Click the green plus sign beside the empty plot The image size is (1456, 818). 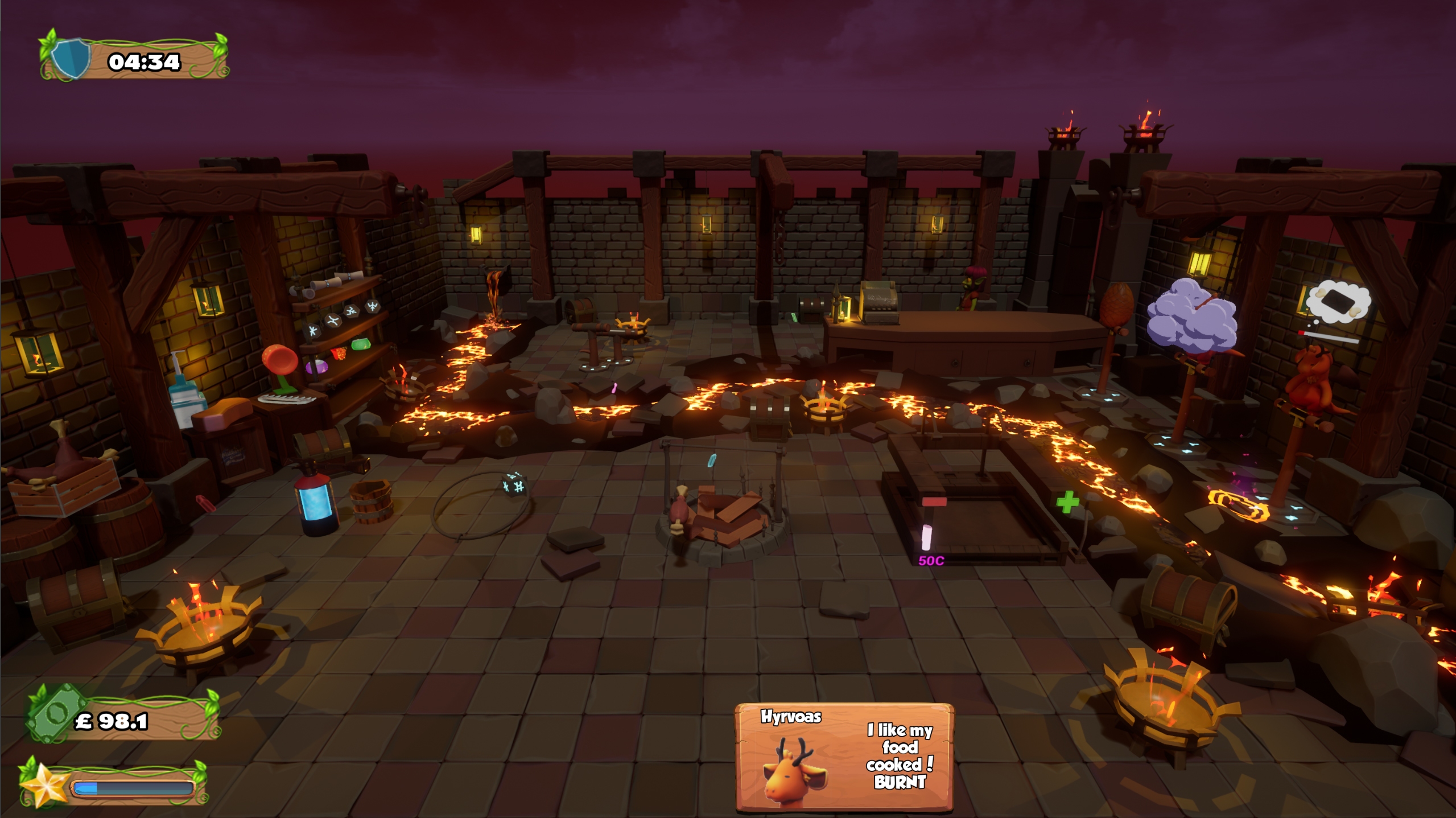click(1067, 502)
